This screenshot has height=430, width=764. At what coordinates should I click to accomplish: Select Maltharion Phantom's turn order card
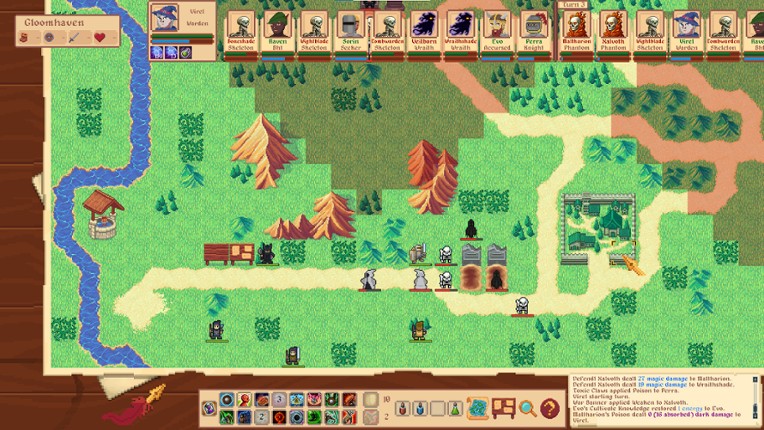pyautogui.click(x=577, y=29)
